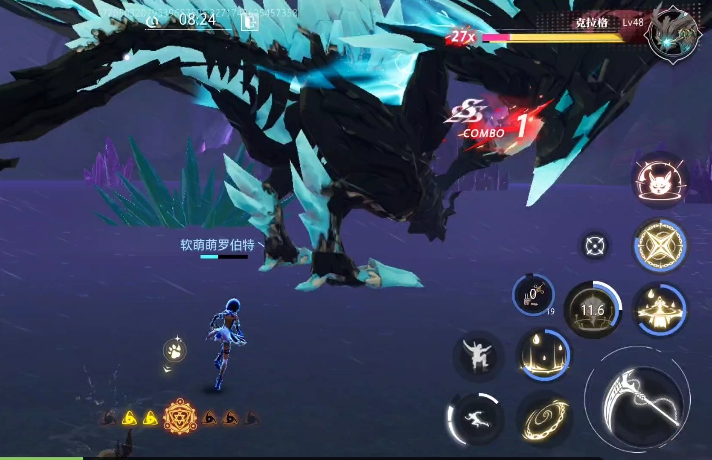Image resolution: width=712 pixels, height=460 pixels.
Task: Use the four-pointed star compass skill
Action: coord(659,246)
